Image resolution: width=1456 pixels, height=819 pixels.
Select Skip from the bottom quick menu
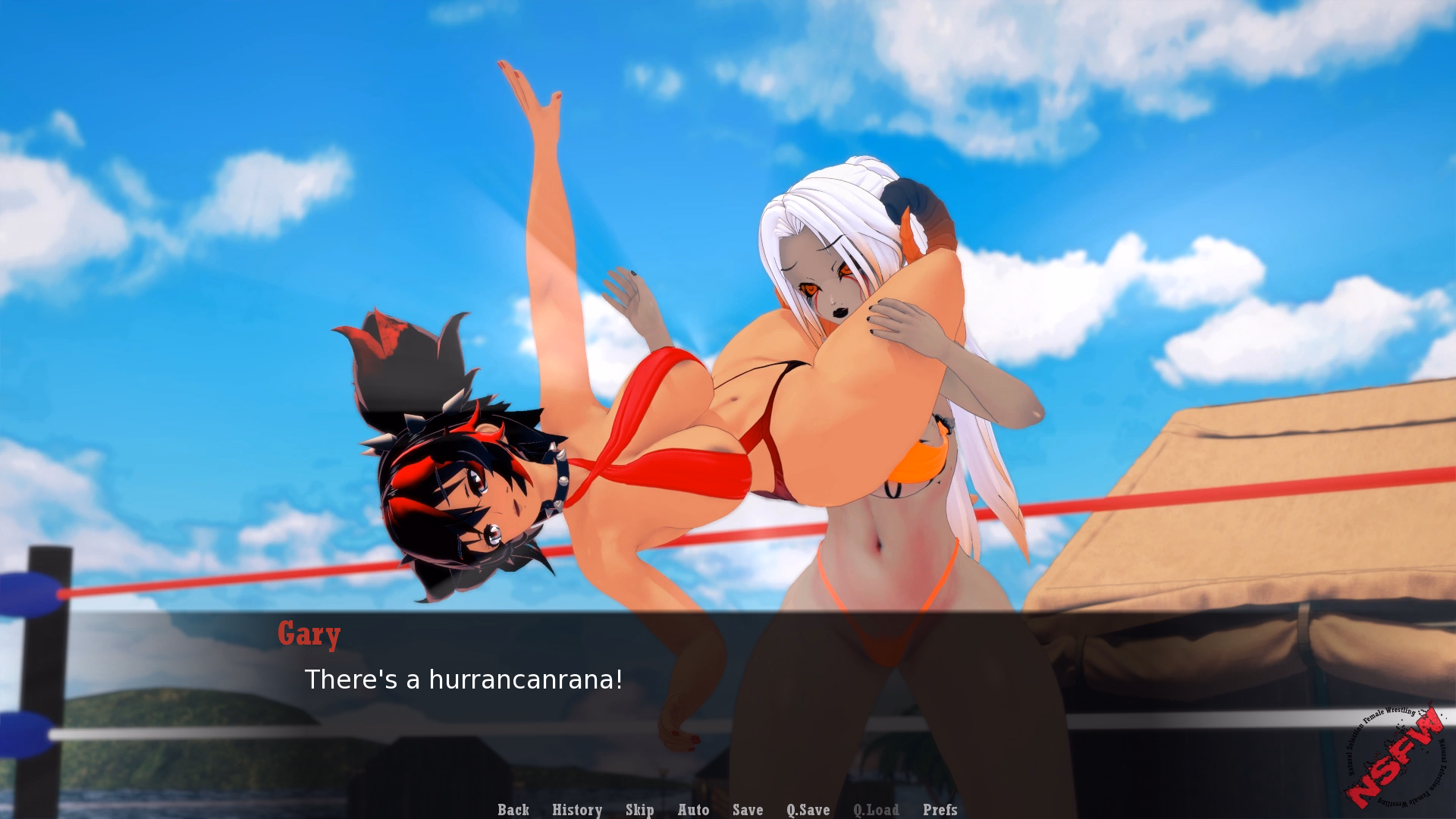[639, 810]
